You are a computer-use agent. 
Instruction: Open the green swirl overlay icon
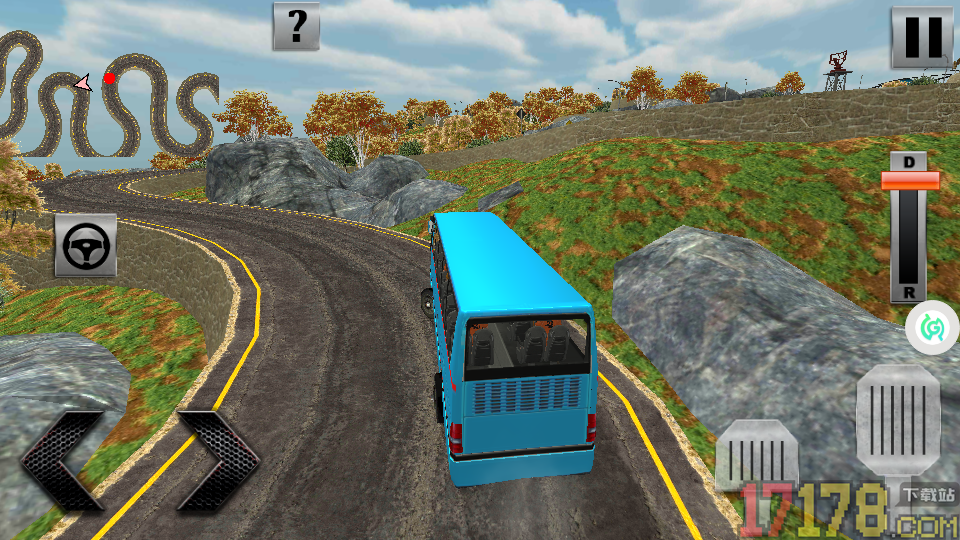[932, 327]
